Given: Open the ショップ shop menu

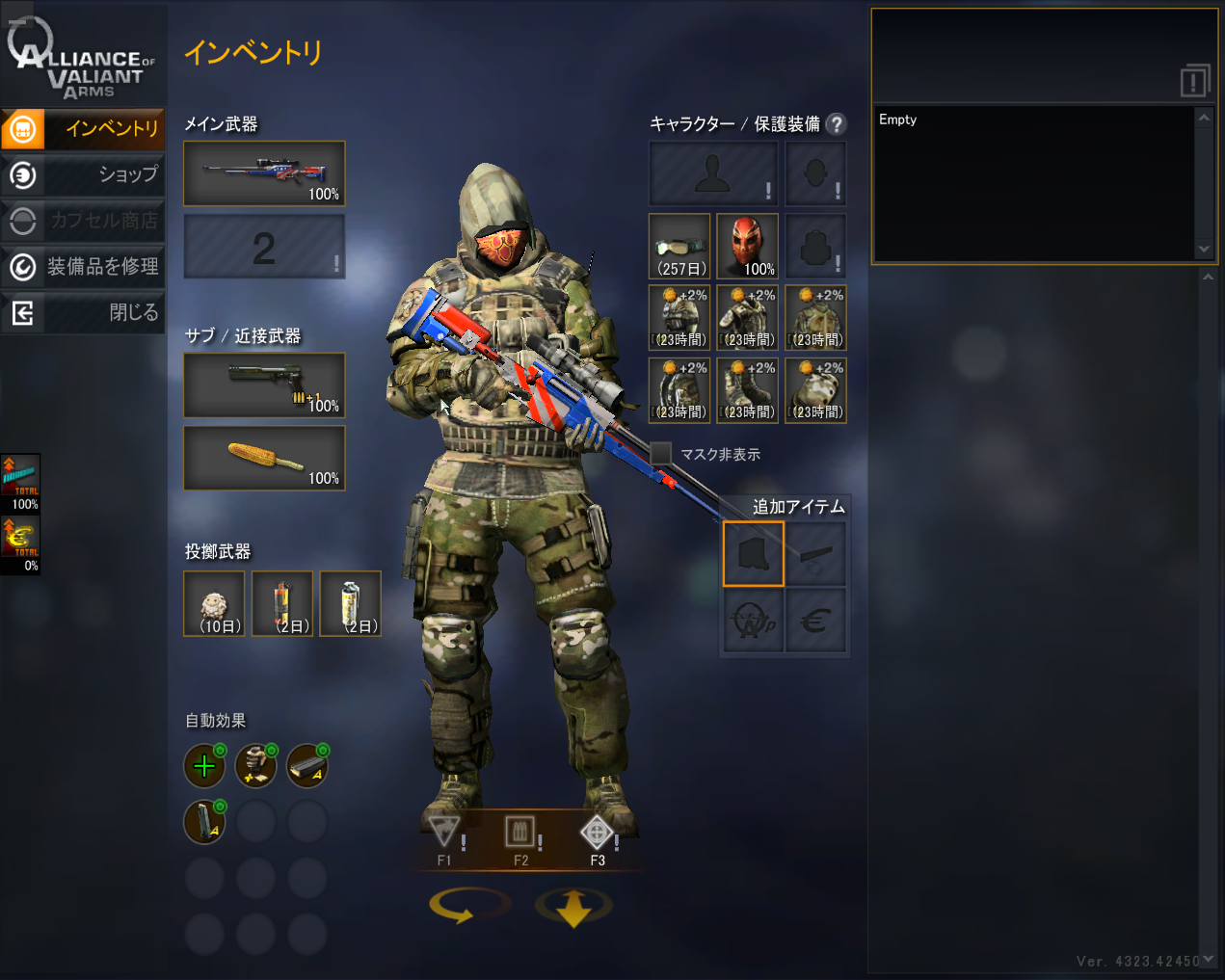Looking at the screenshot, I should pos(83,174).
